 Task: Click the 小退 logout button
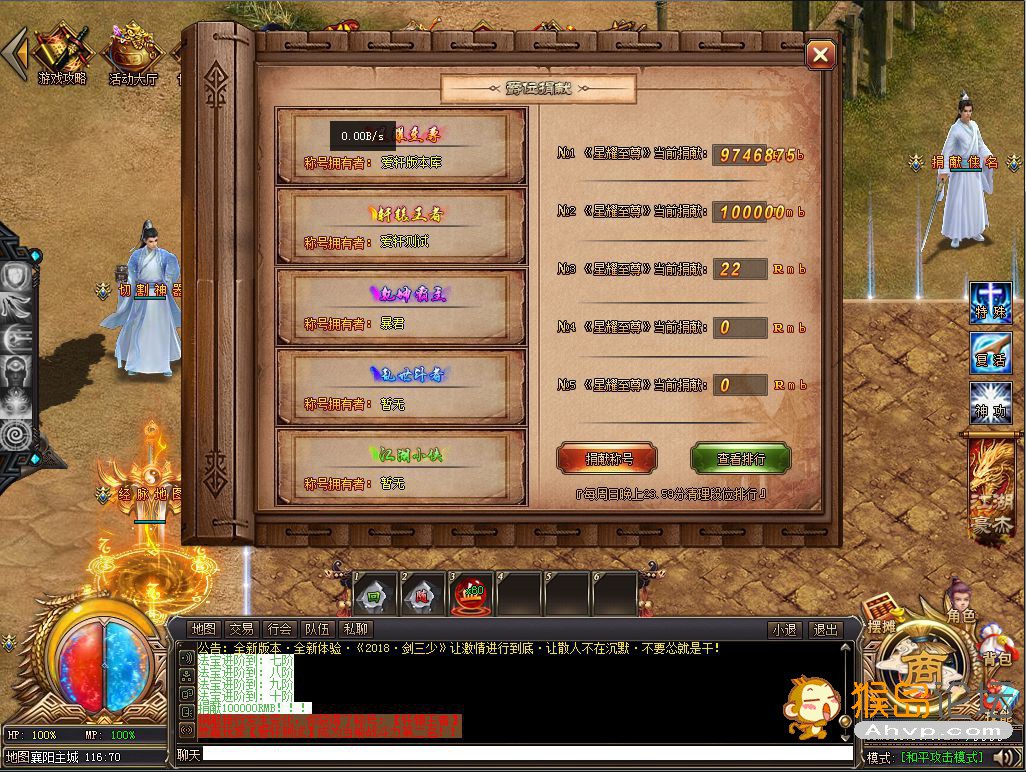pyautogui.click(x=784, y=630)
